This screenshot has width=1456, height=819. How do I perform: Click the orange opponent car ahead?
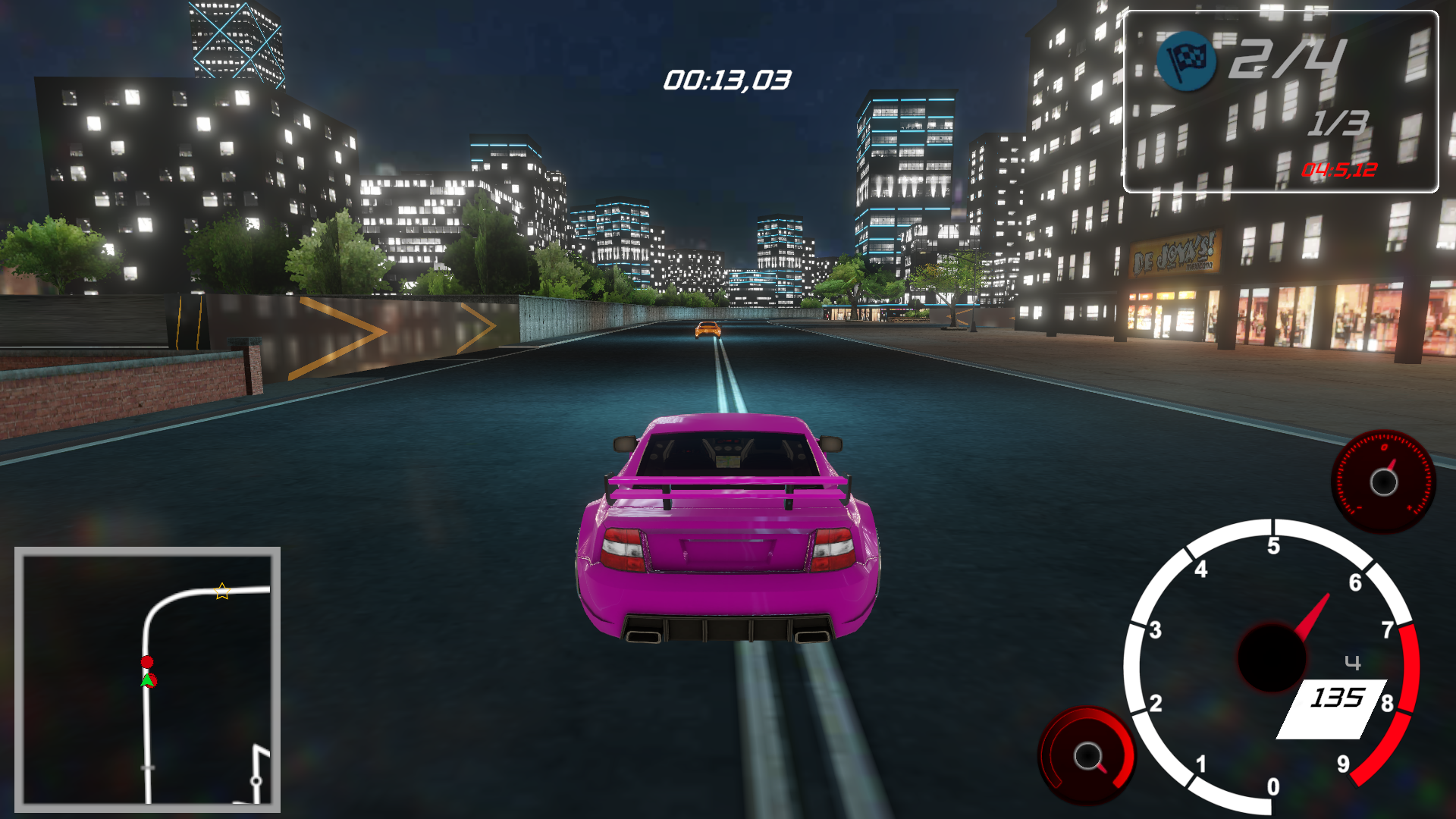pos(709,331)
